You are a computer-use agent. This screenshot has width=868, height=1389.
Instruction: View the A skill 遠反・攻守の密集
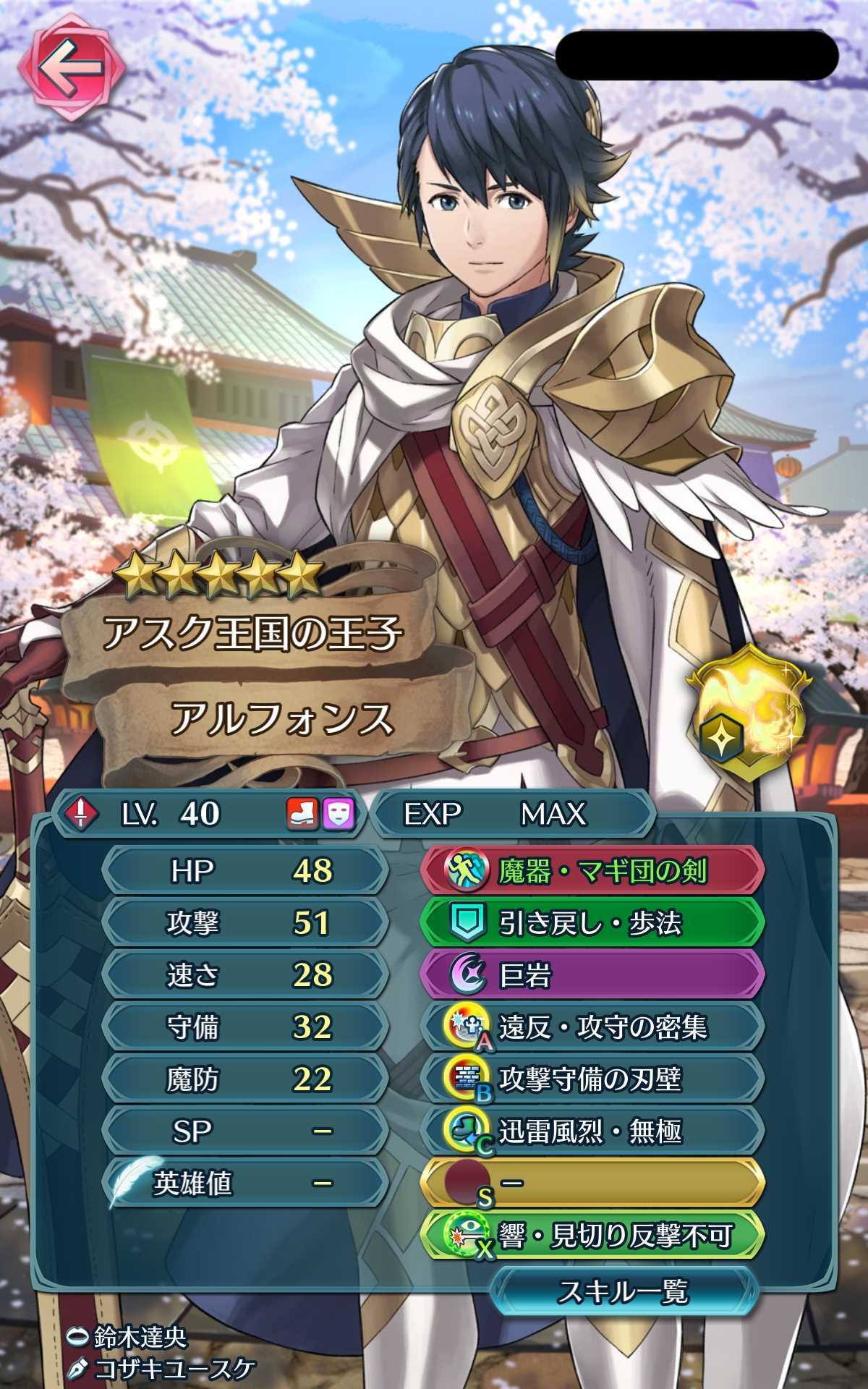(x=592, y=1027)
